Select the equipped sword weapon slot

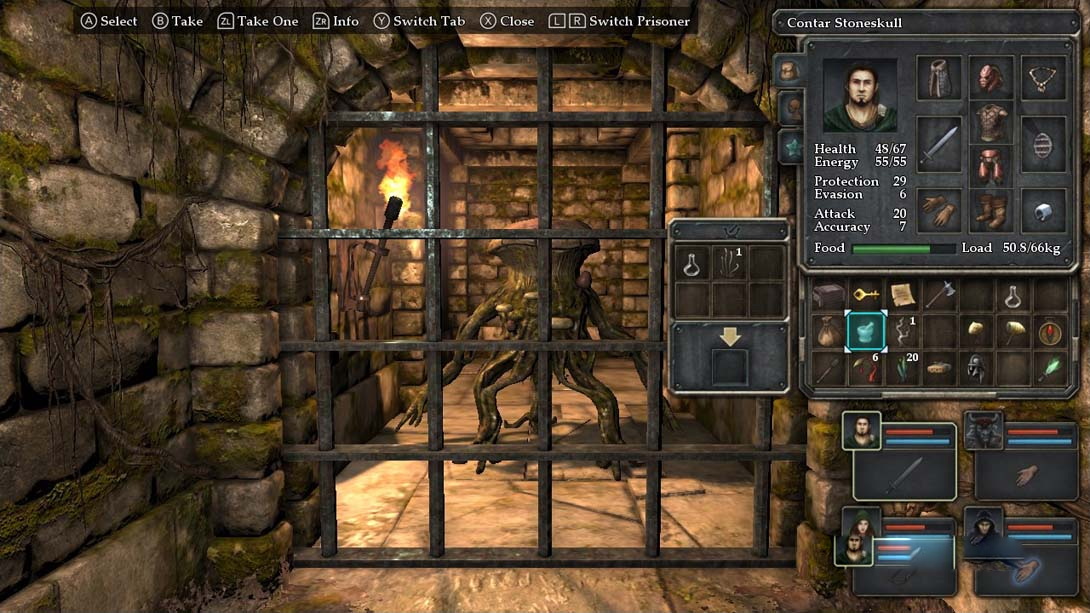click(x=938, y=144)
